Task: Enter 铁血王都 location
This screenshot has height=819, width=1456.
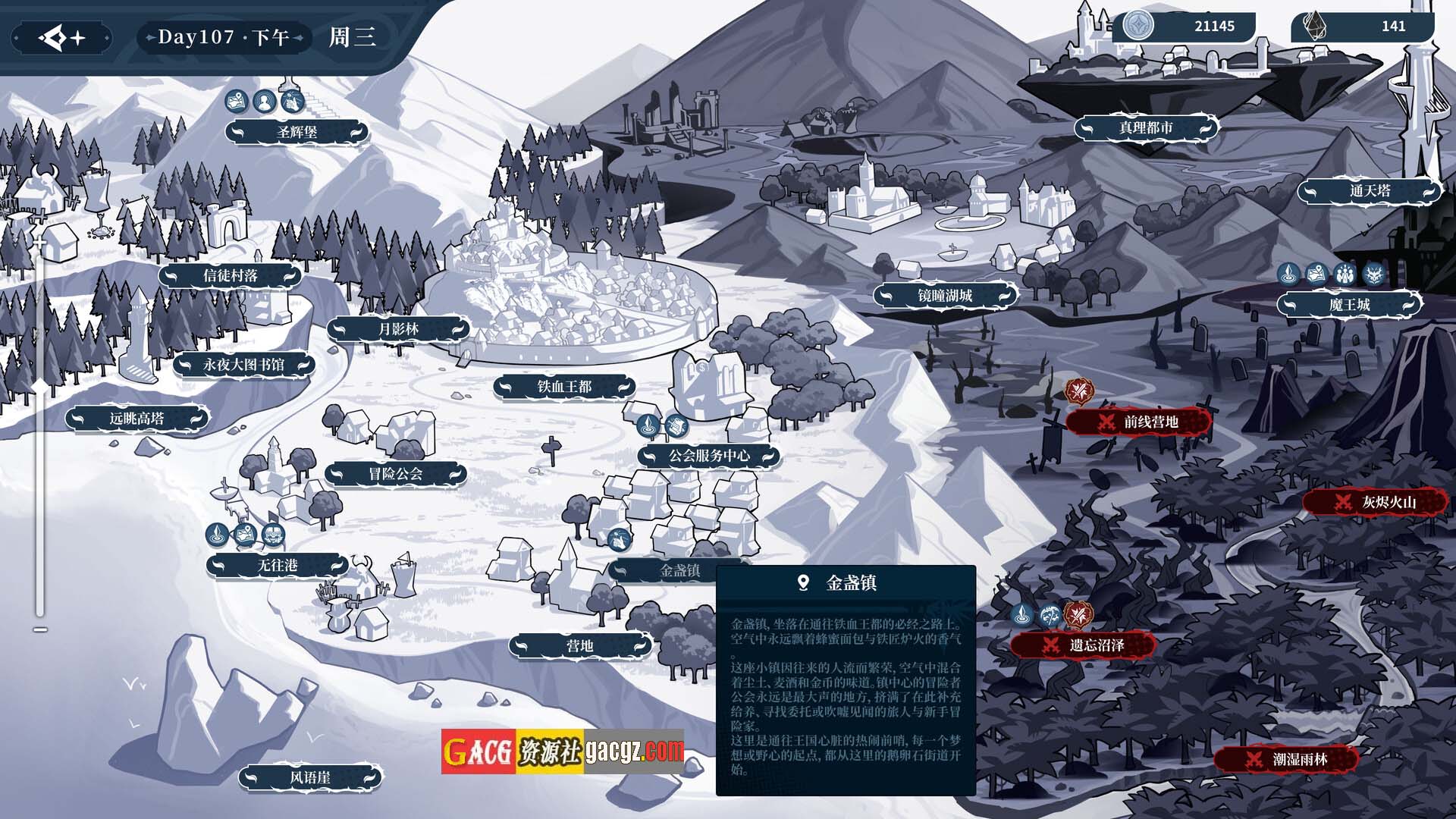Action: pos(564,387)
